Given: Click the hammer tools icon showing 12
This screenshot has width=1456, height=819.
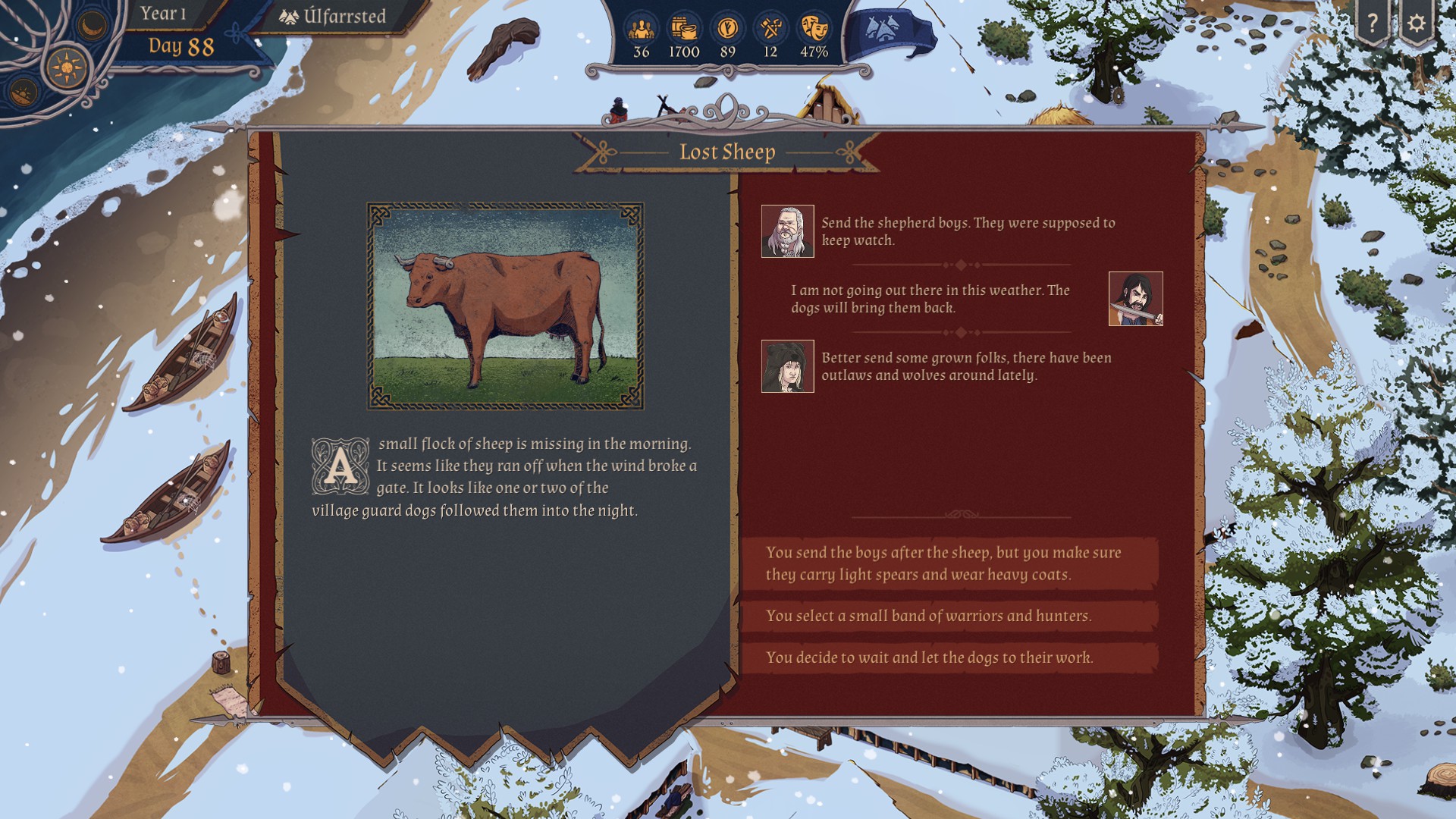Looking at the screenshot, I should (770, 30).
